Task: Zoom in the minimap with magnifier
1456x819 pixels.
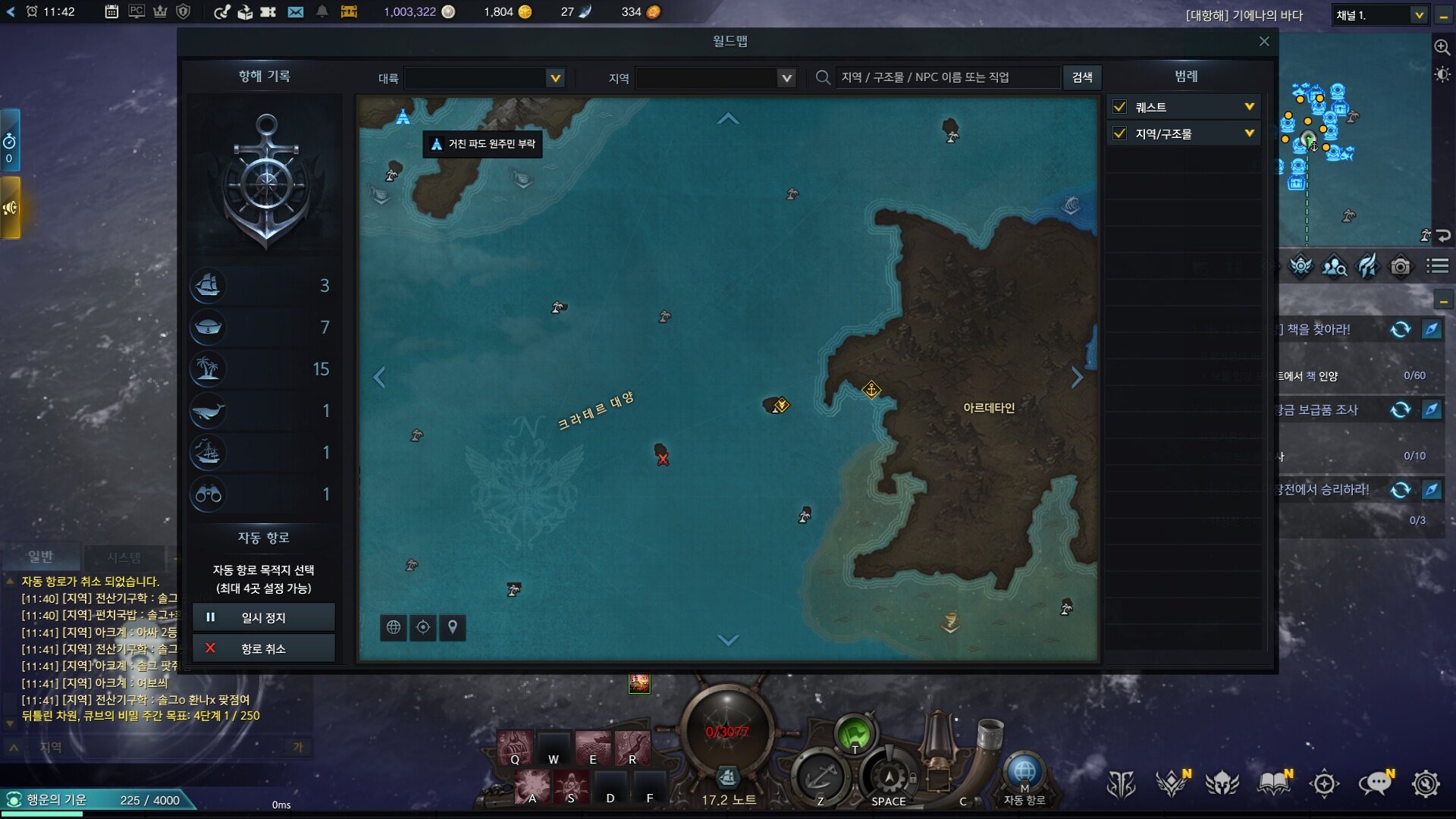Action: point(1442,47)
